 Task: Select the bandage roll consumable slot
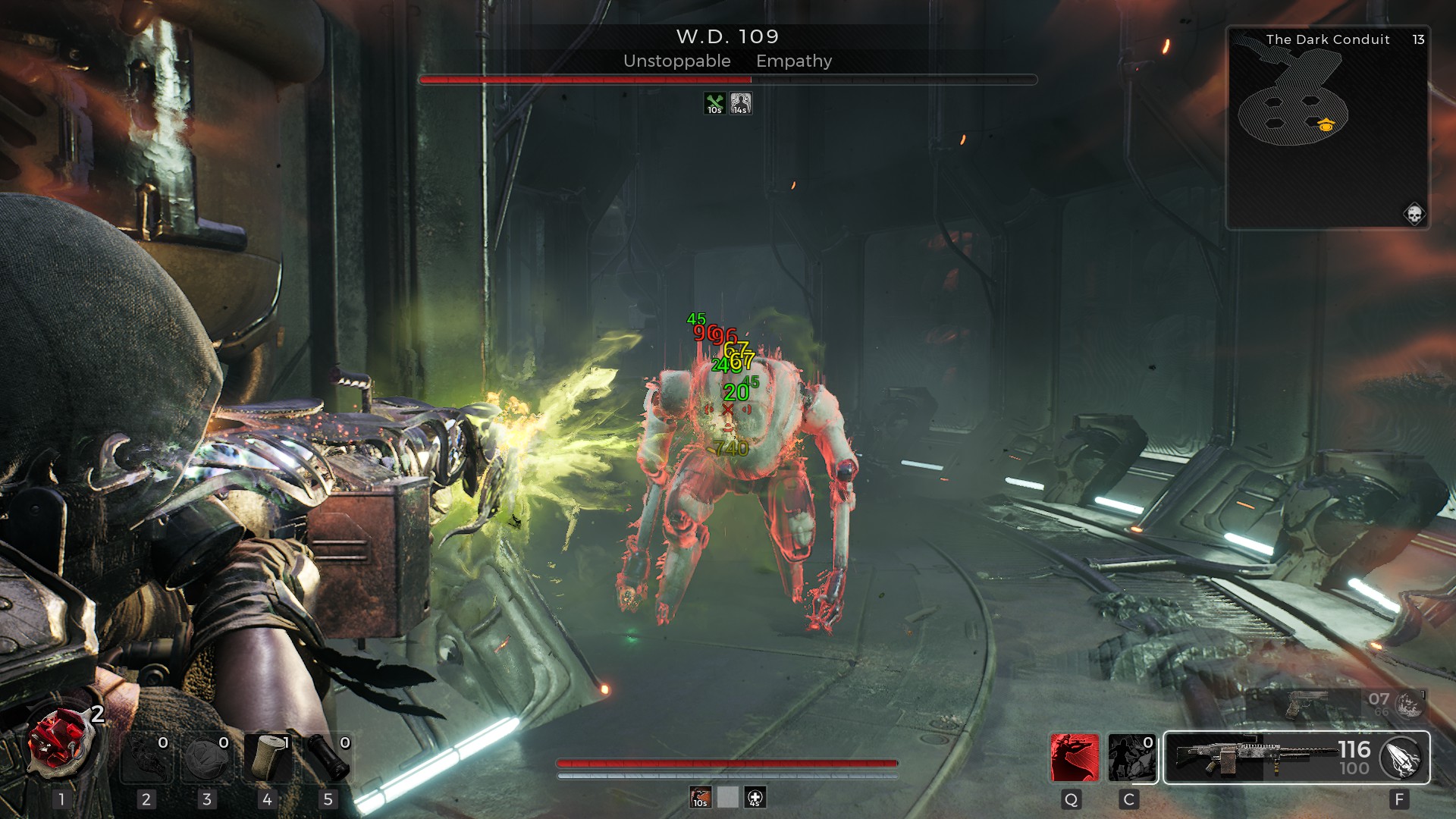click(267, 758)
